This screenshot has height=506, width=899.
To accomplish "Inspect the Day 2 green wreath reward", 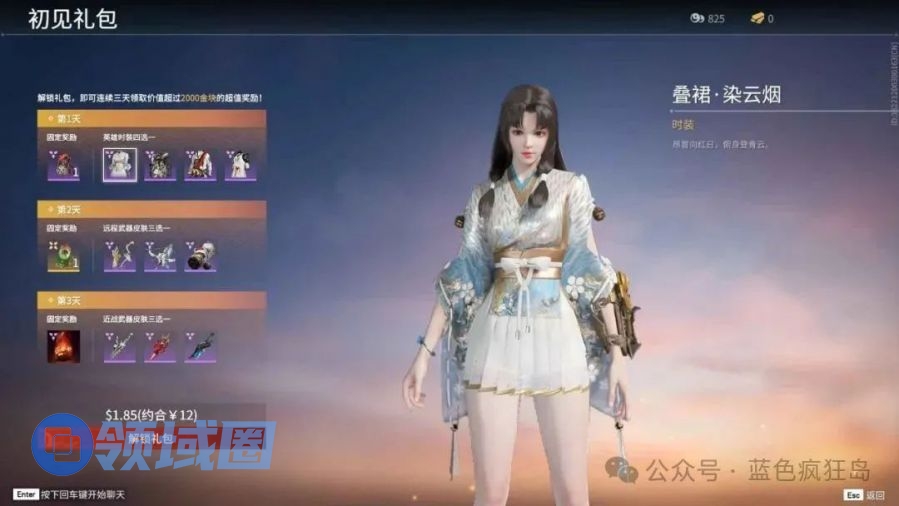I will [x=64, y=255].
